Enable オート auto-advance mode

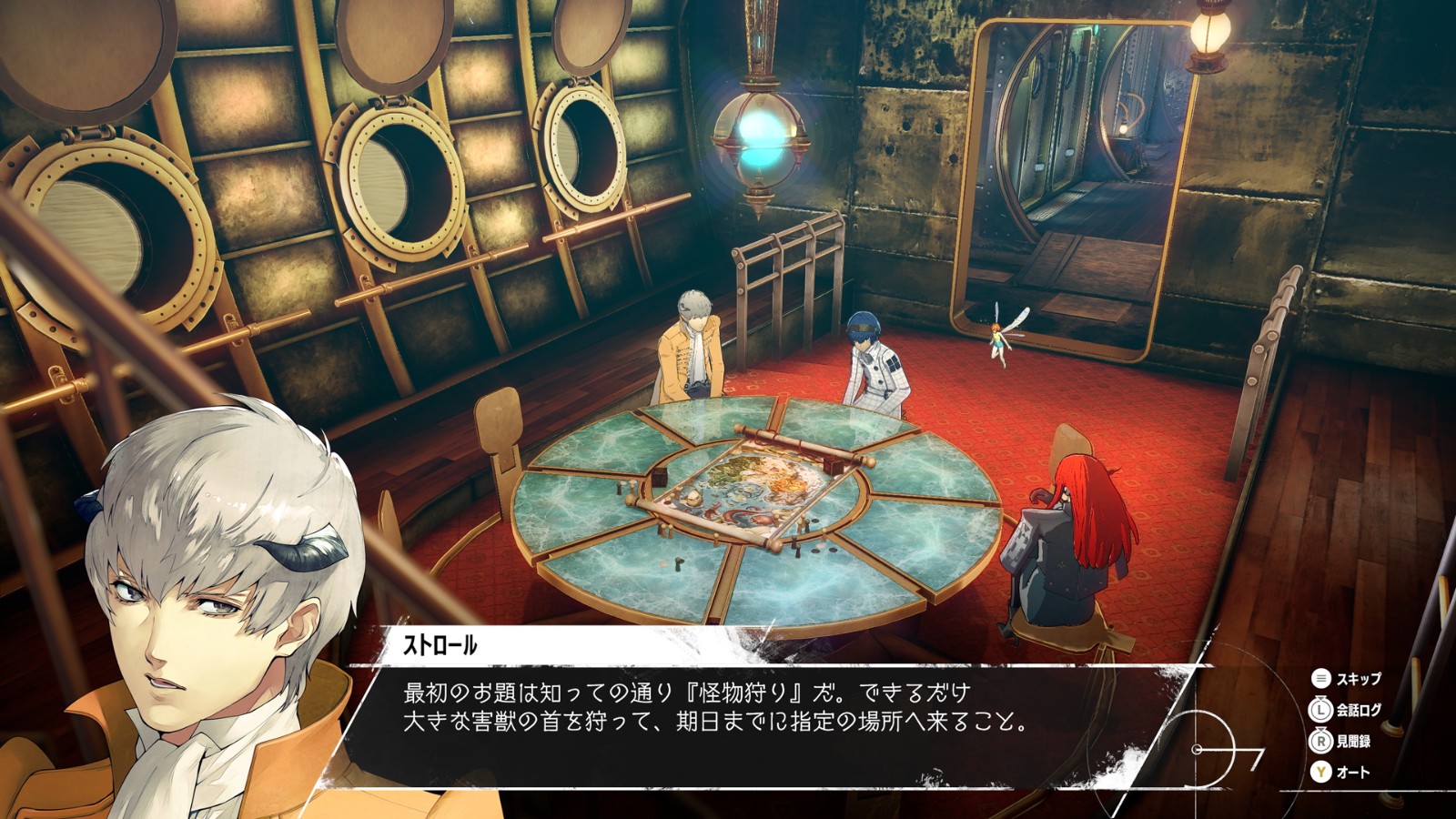coord(1356,773)
